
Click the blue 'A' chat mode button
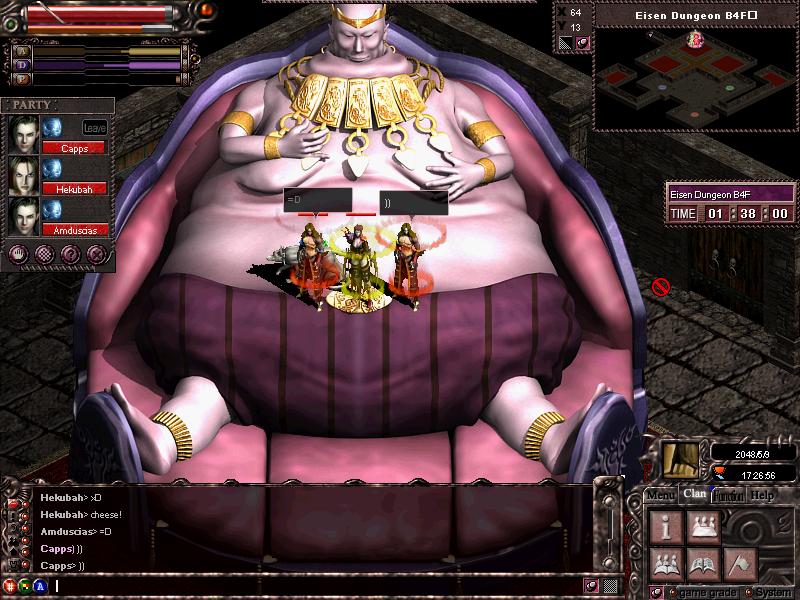40,586
